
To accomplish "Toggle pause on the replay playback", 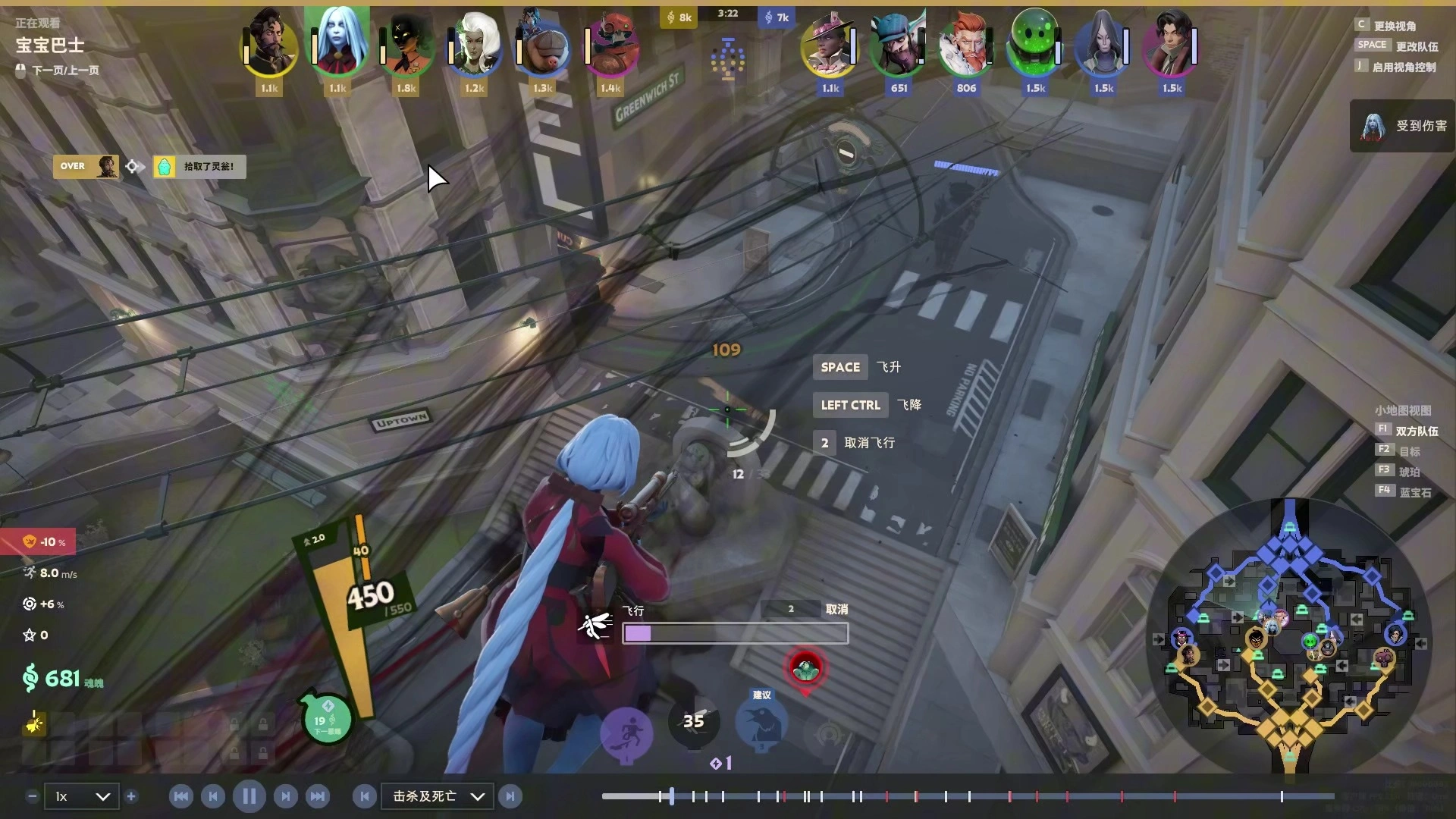I will 249,796.
